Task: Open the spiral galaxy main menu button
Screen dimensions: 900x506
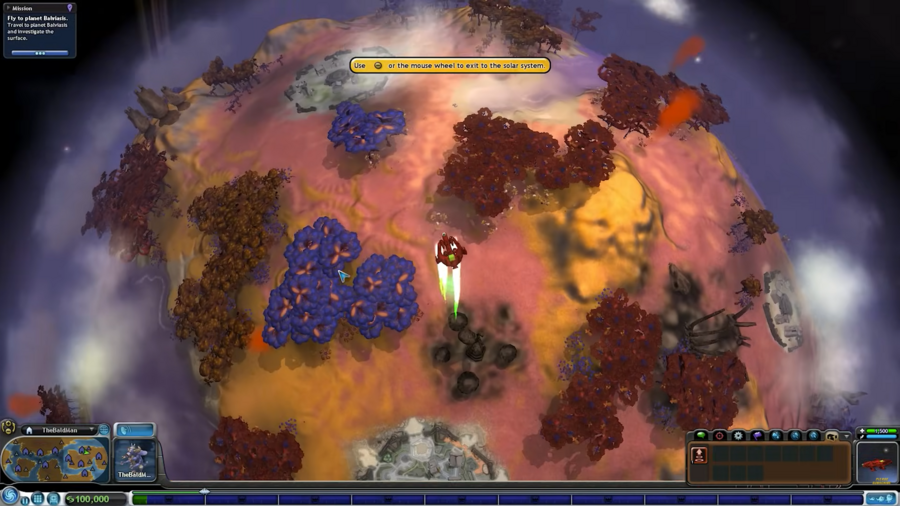Action: (10, 496)
